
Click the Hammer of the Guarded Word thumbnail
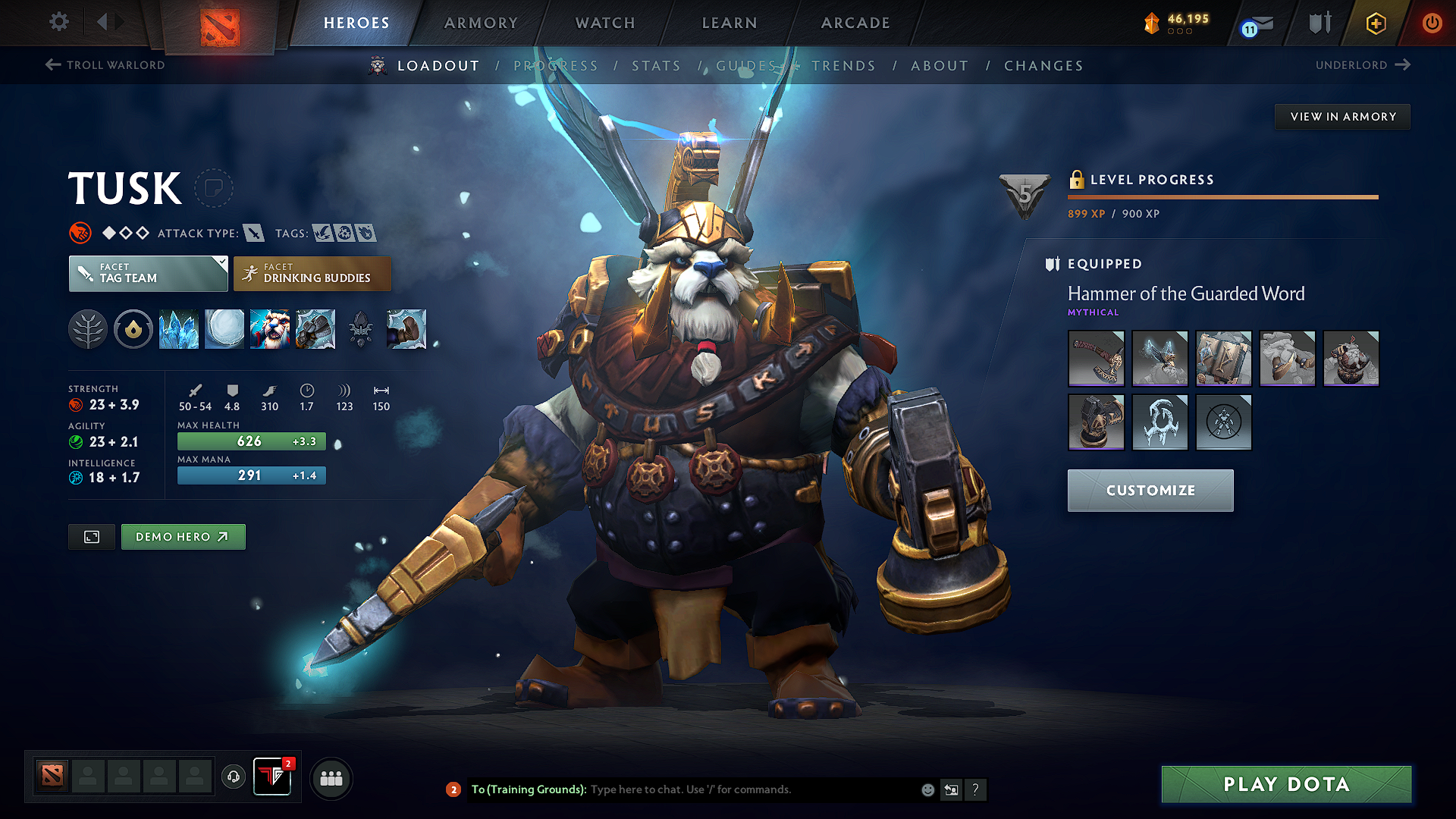[x=1096, y=358]
